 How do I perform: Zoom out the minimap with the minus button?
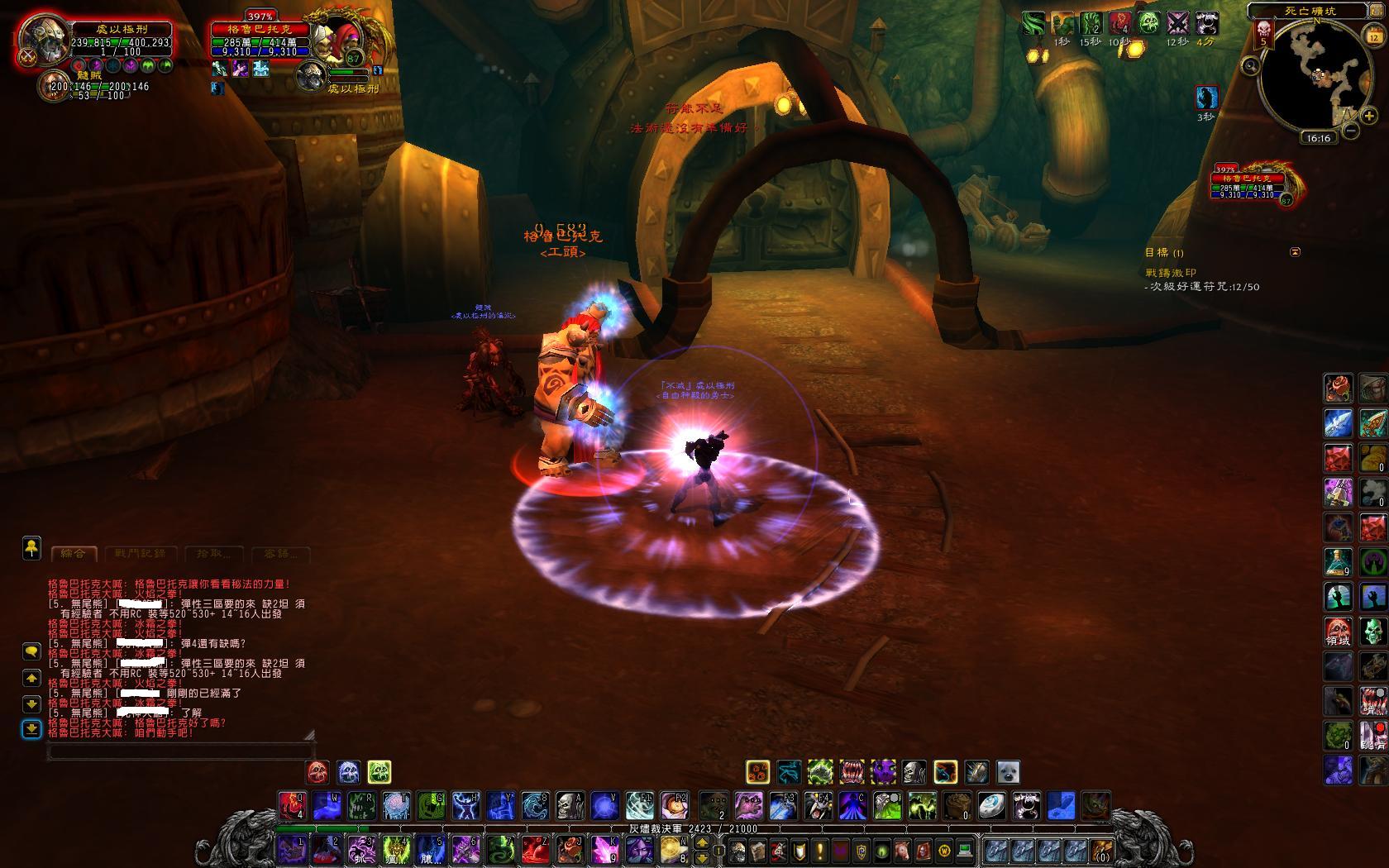(x=1349, y=131)
